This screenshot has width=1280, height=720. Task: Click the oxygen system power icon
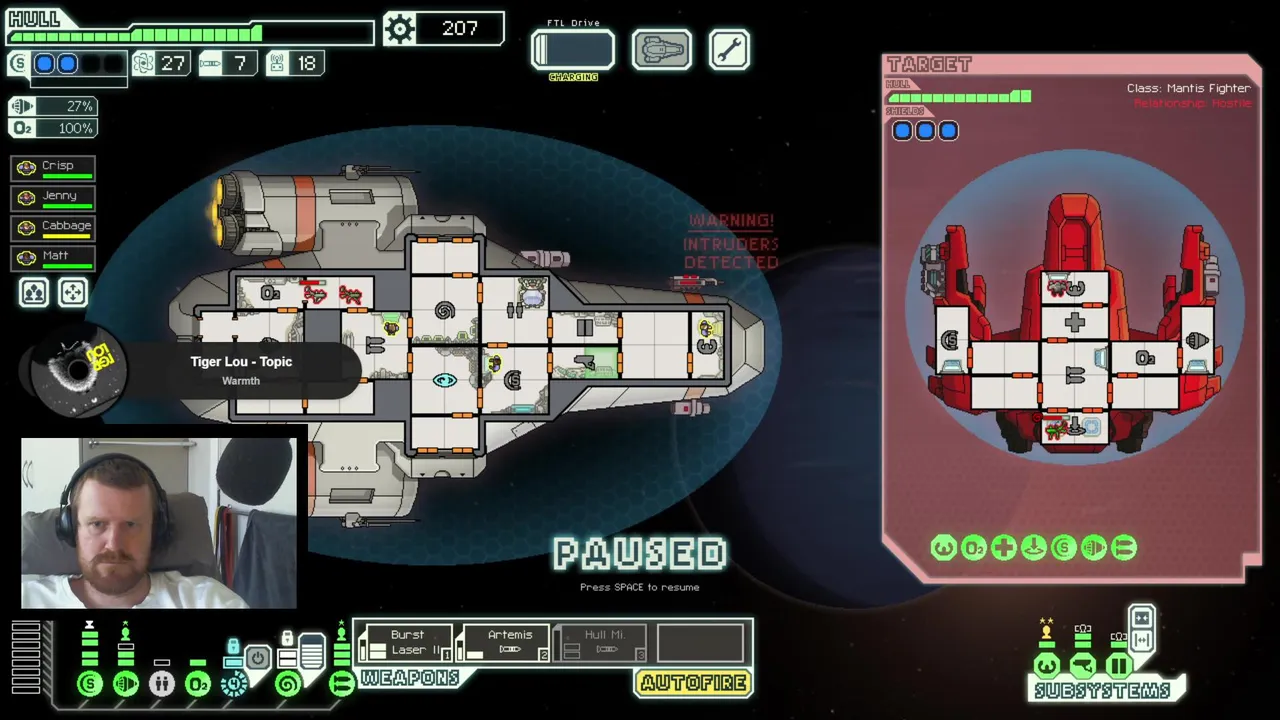tap(198, 684)
